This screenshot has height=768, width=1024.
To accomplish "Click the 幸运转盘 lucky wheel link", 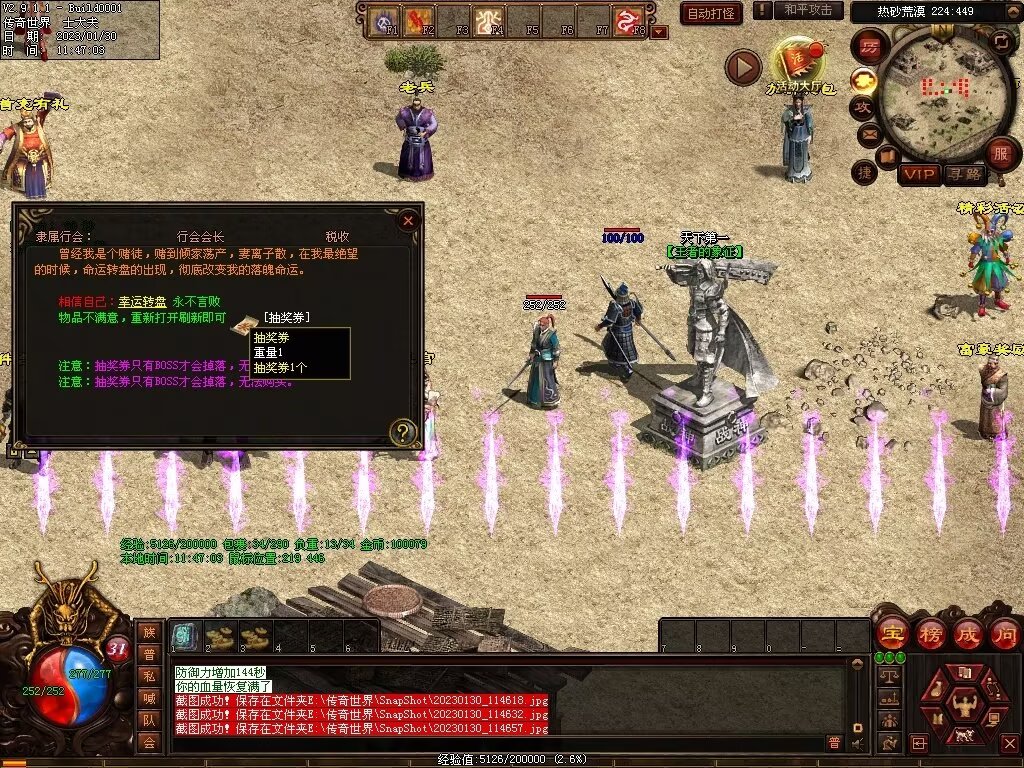I will pos(139,301).
